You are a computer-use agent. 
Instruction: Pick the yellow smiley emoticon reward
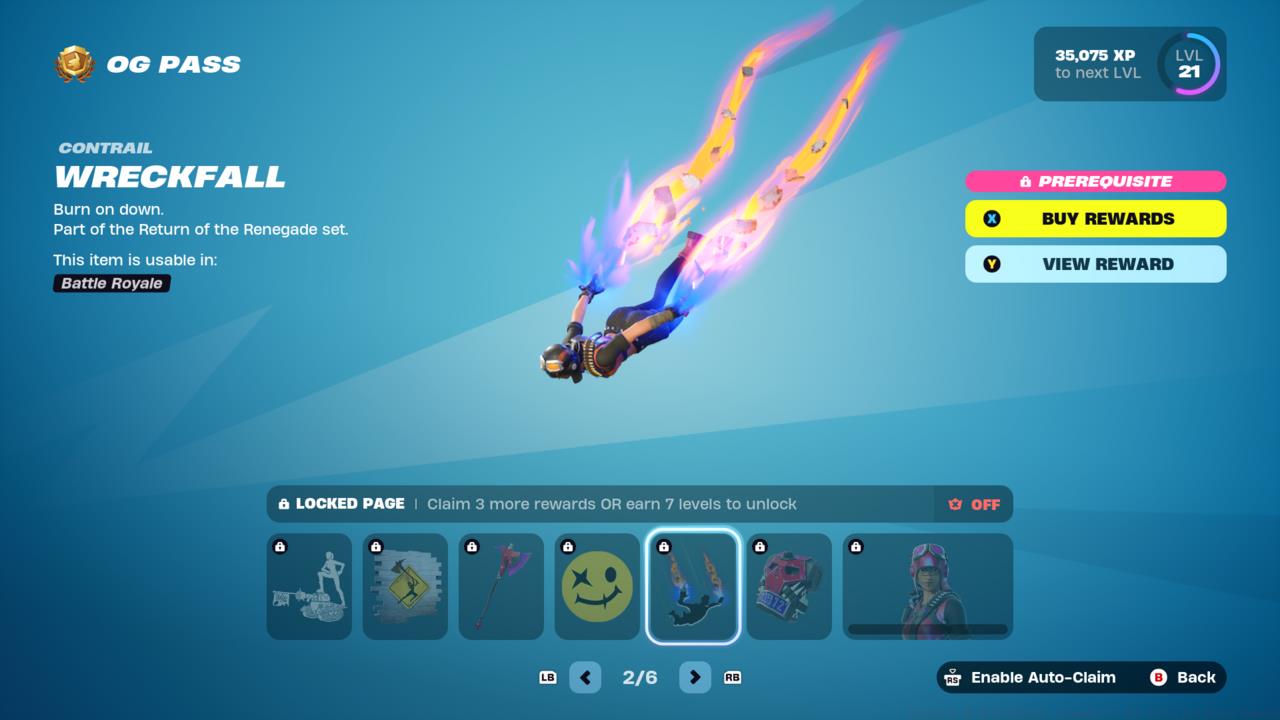coord(597,586)
